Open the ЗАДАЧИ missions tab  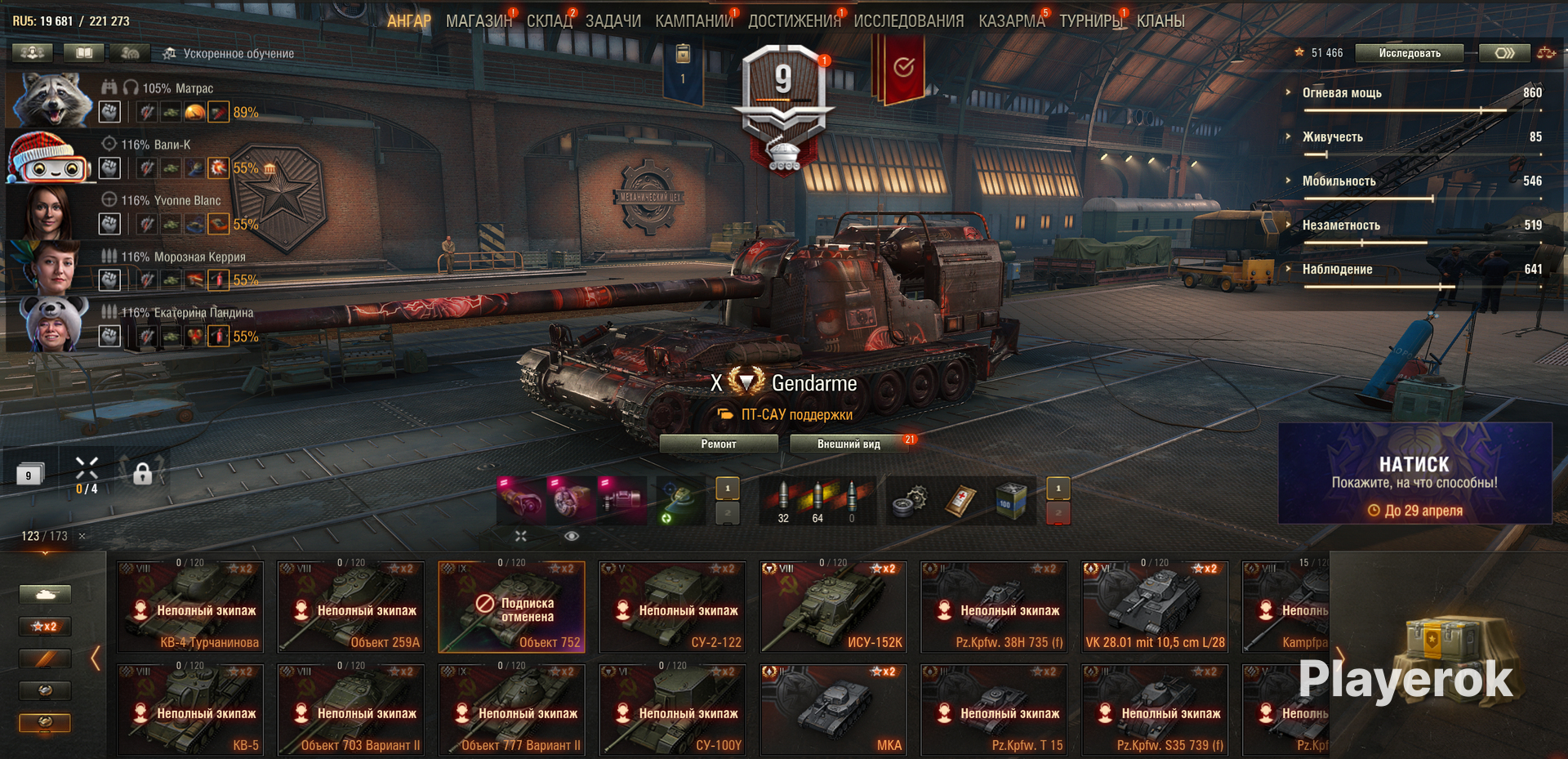point(612,21)
